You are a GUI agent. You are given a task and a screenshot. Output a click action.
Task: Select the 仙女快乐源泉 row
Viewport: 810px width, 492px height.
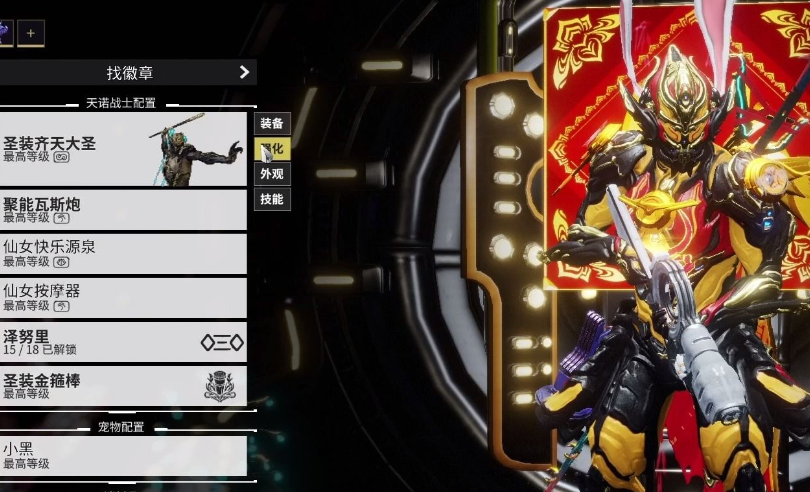pyautogui.click(x=122, y=254)
